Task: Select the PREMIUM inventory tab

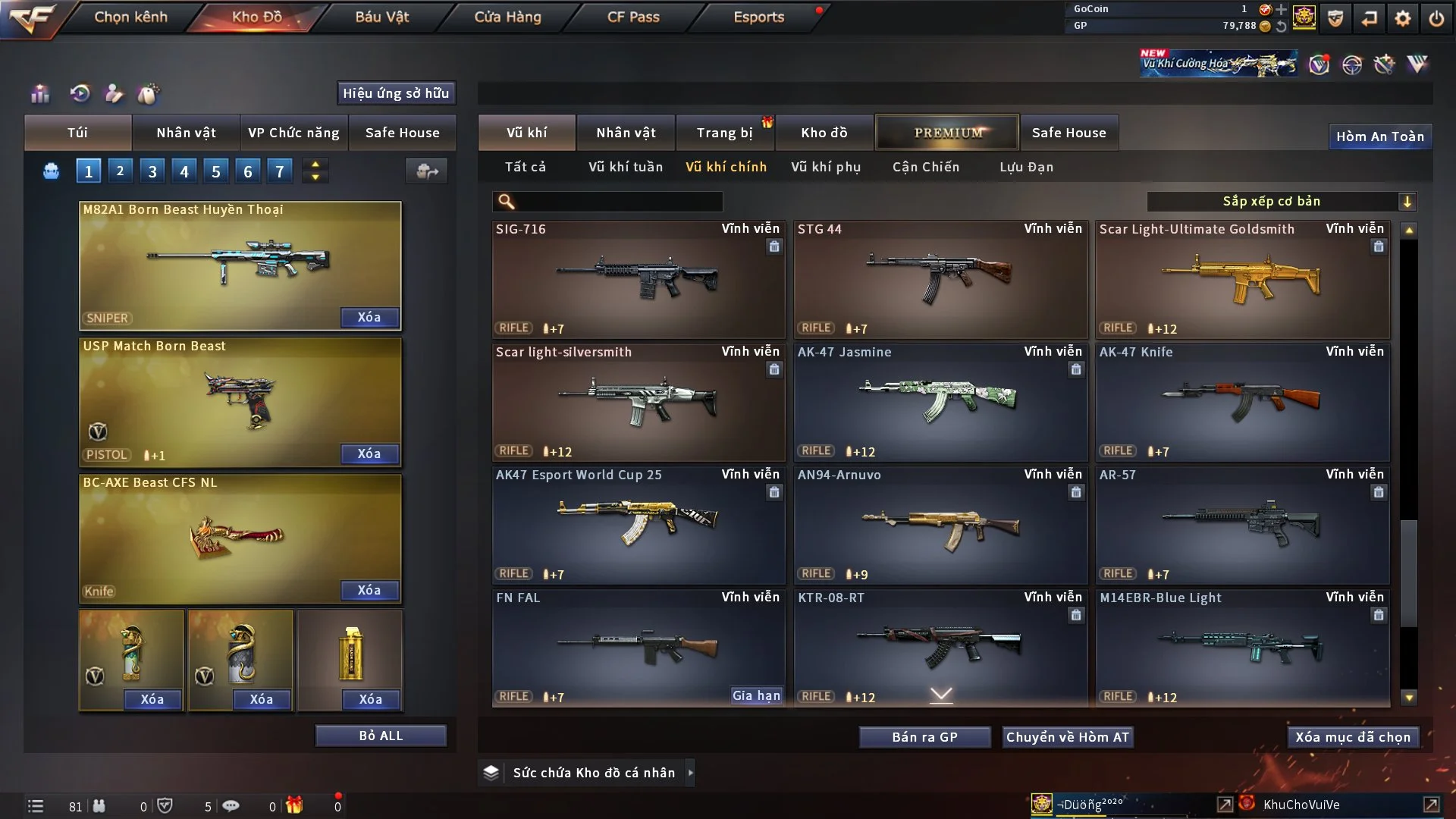Action: click(x=947, y=133)
